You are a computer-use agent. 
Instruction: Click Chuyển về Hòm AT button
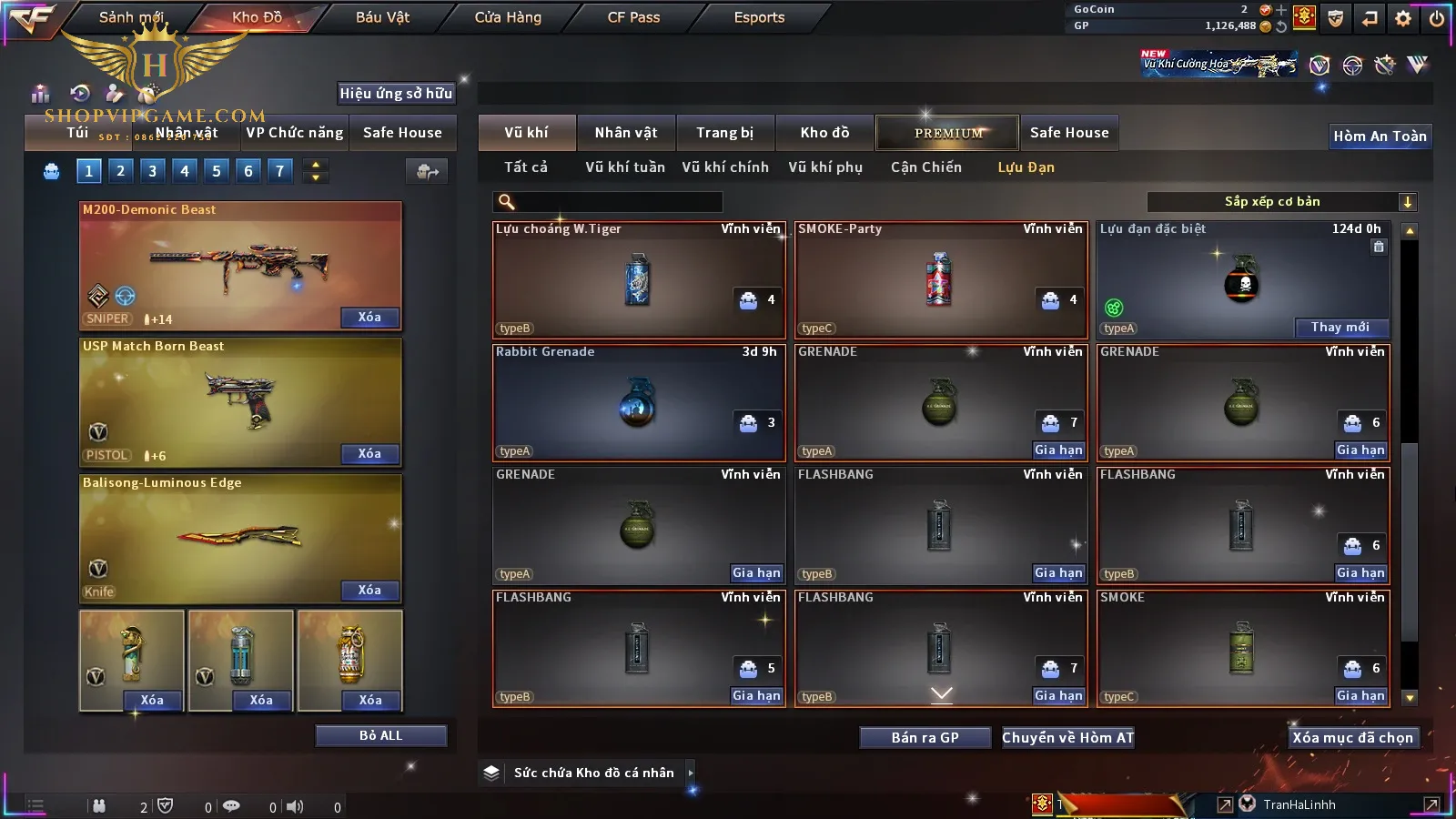click(x=1067, y=737)
